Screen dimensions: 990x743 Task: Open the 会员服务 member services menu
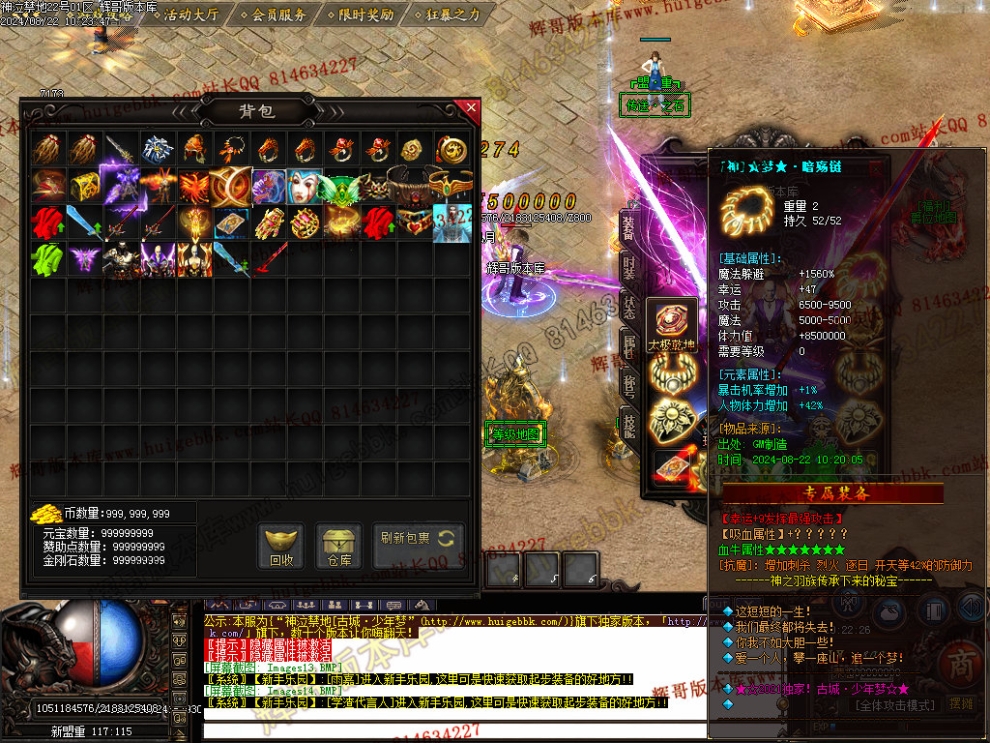(277, 15)
